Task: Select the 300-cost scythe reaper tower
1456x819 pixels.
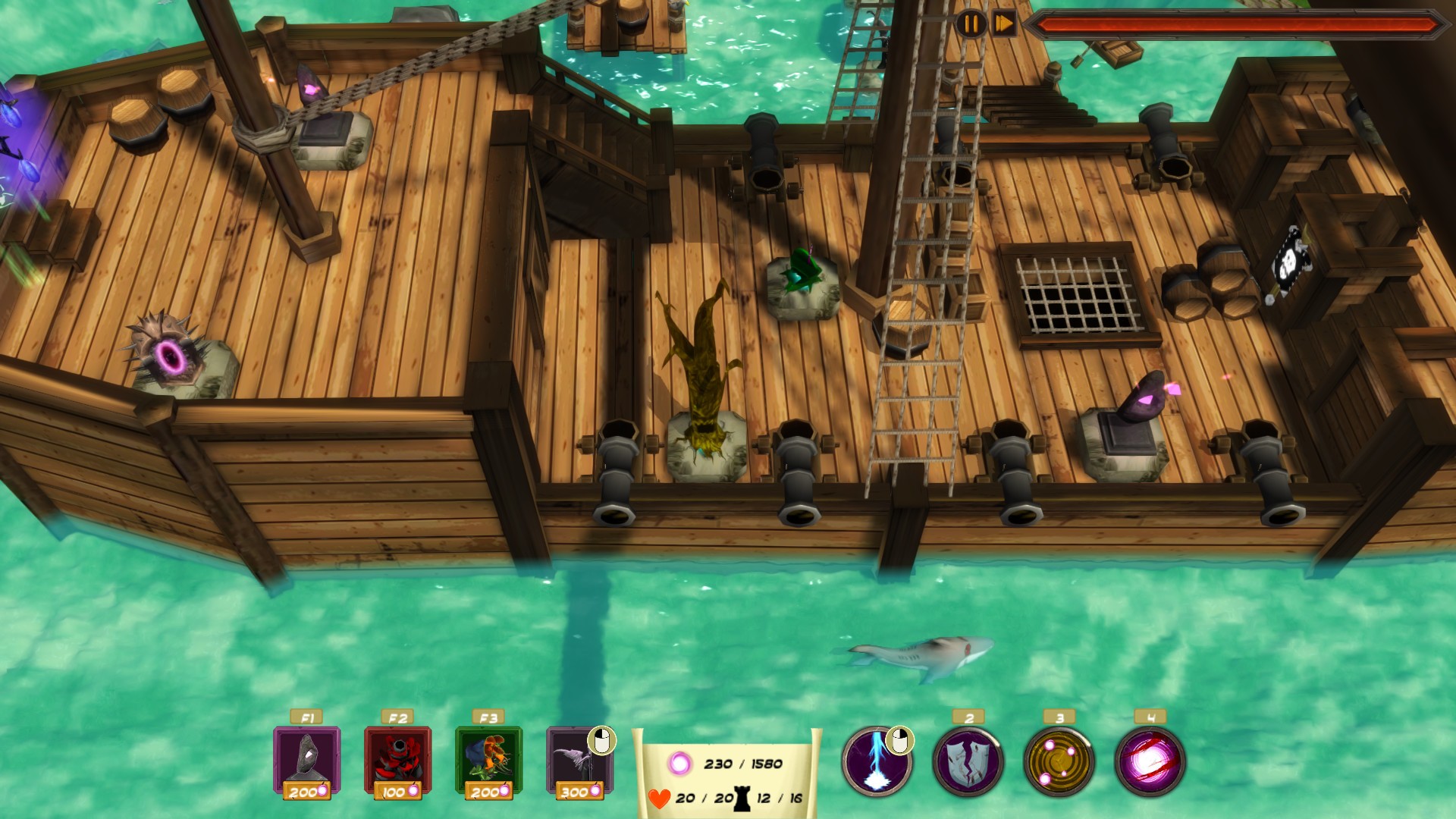Action: 579,760
